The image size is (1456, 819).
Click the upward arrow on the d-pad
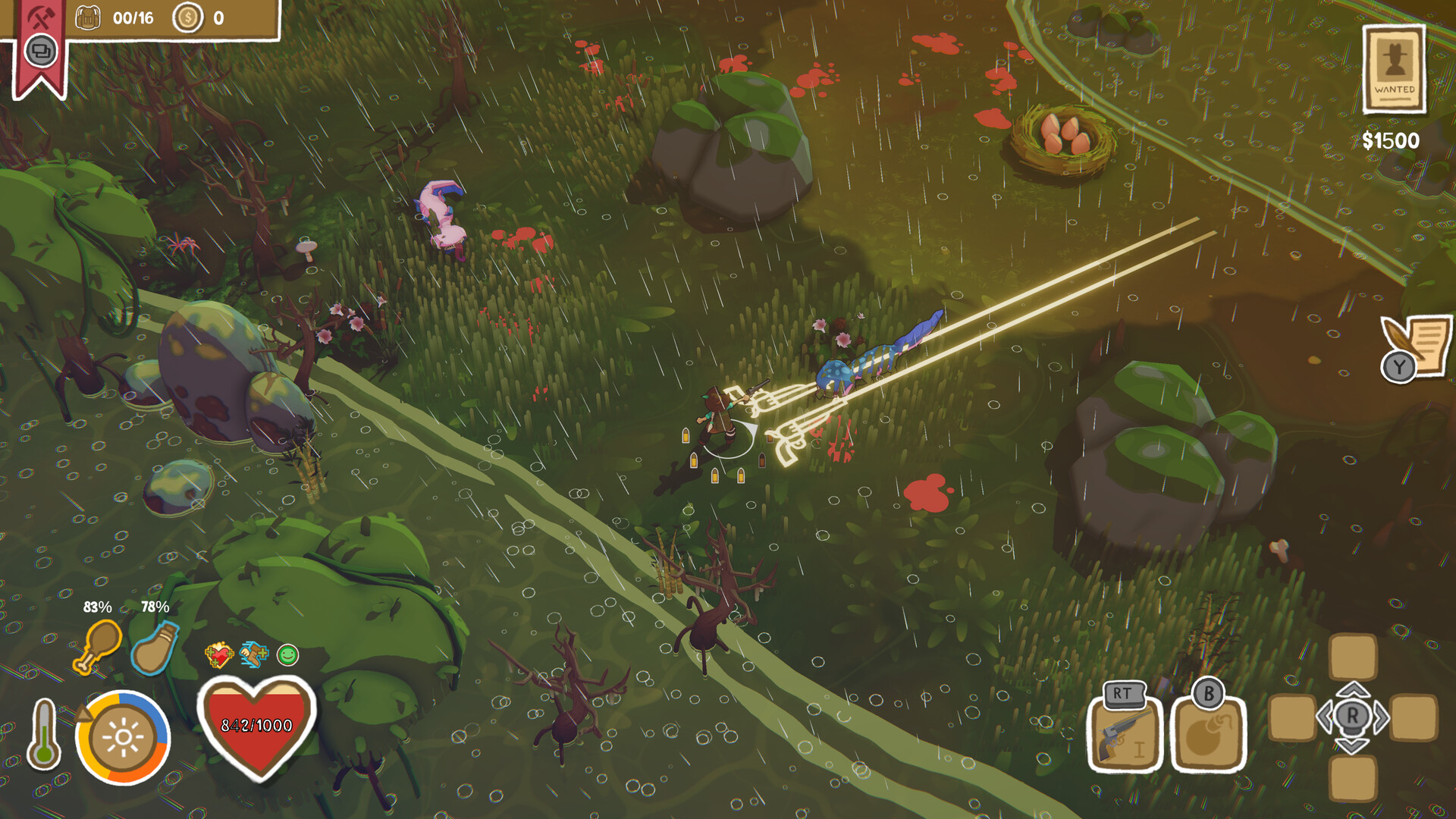[x=1352, y=689]
